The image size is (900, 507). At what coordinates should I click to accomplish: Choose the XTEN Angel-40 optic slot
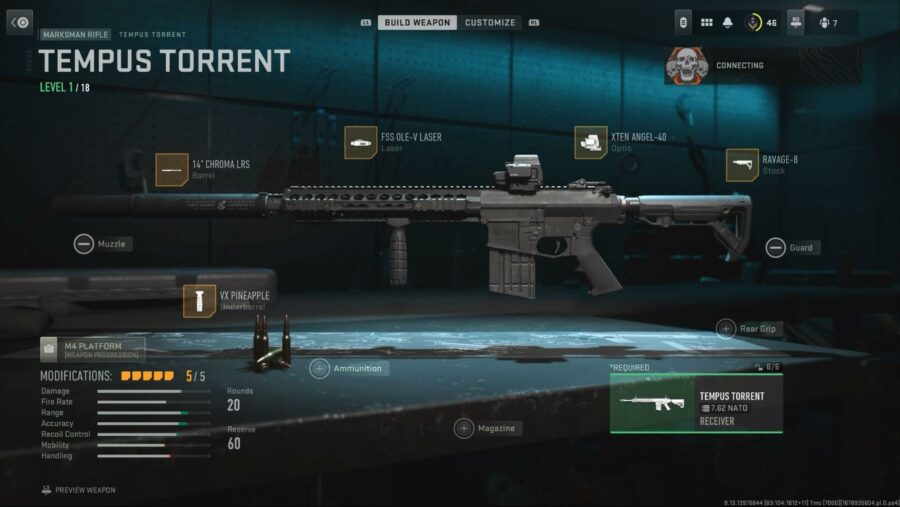[591, 142]
